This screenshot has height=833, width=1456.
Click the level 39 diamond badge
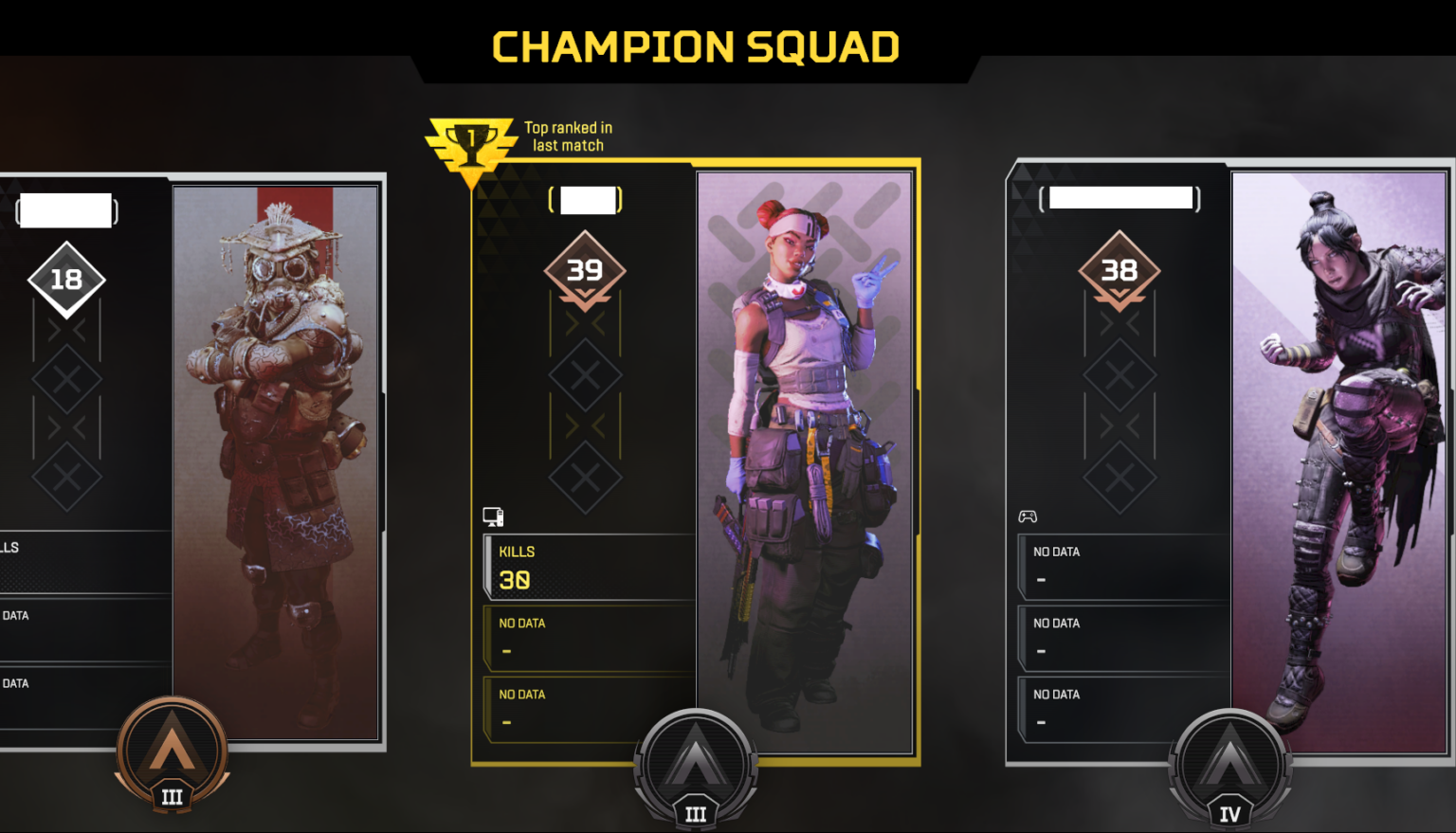pyautogui.click(x=585, y=270)
